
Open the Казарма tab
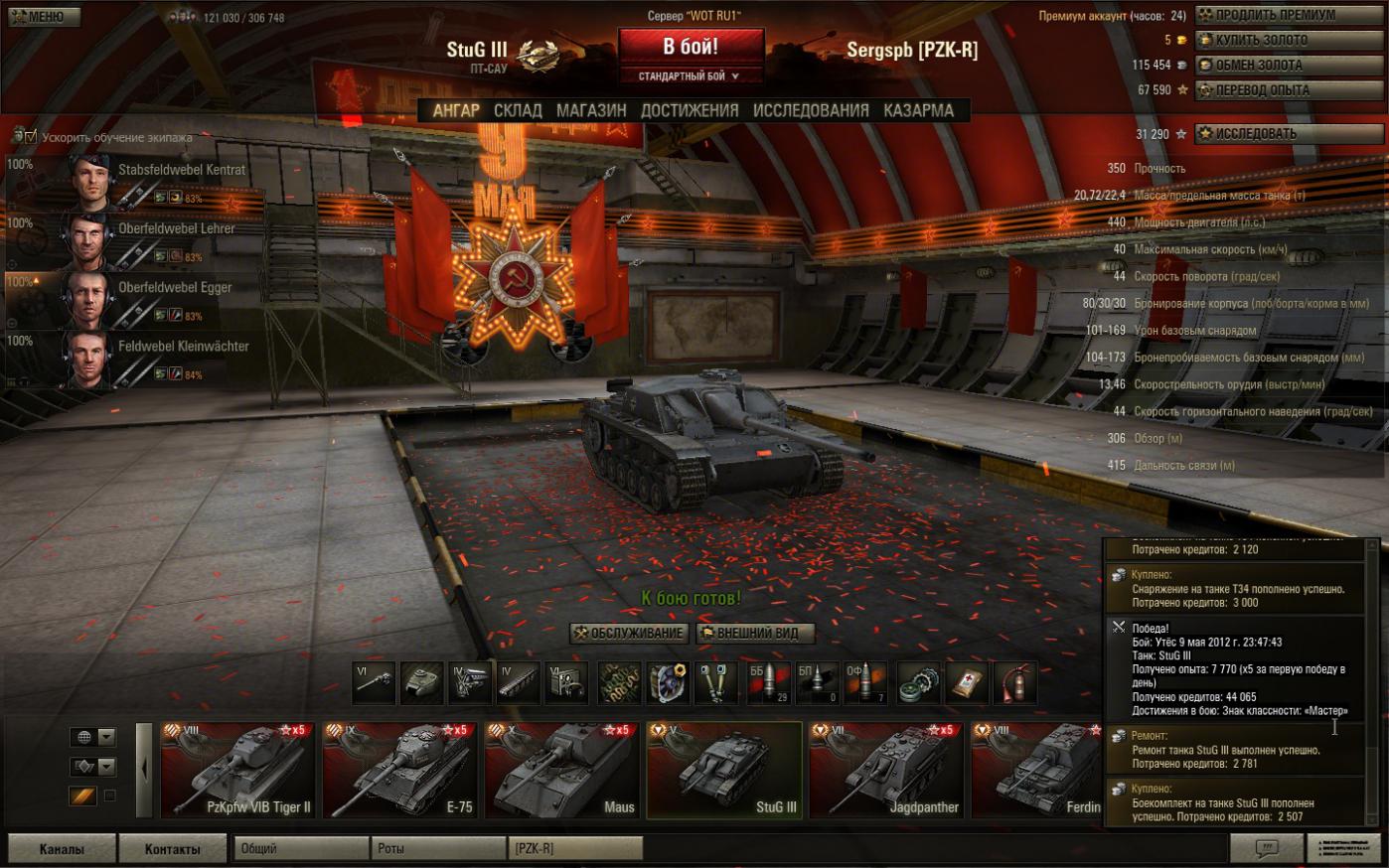pyautogui.click(x=918, y=110)
